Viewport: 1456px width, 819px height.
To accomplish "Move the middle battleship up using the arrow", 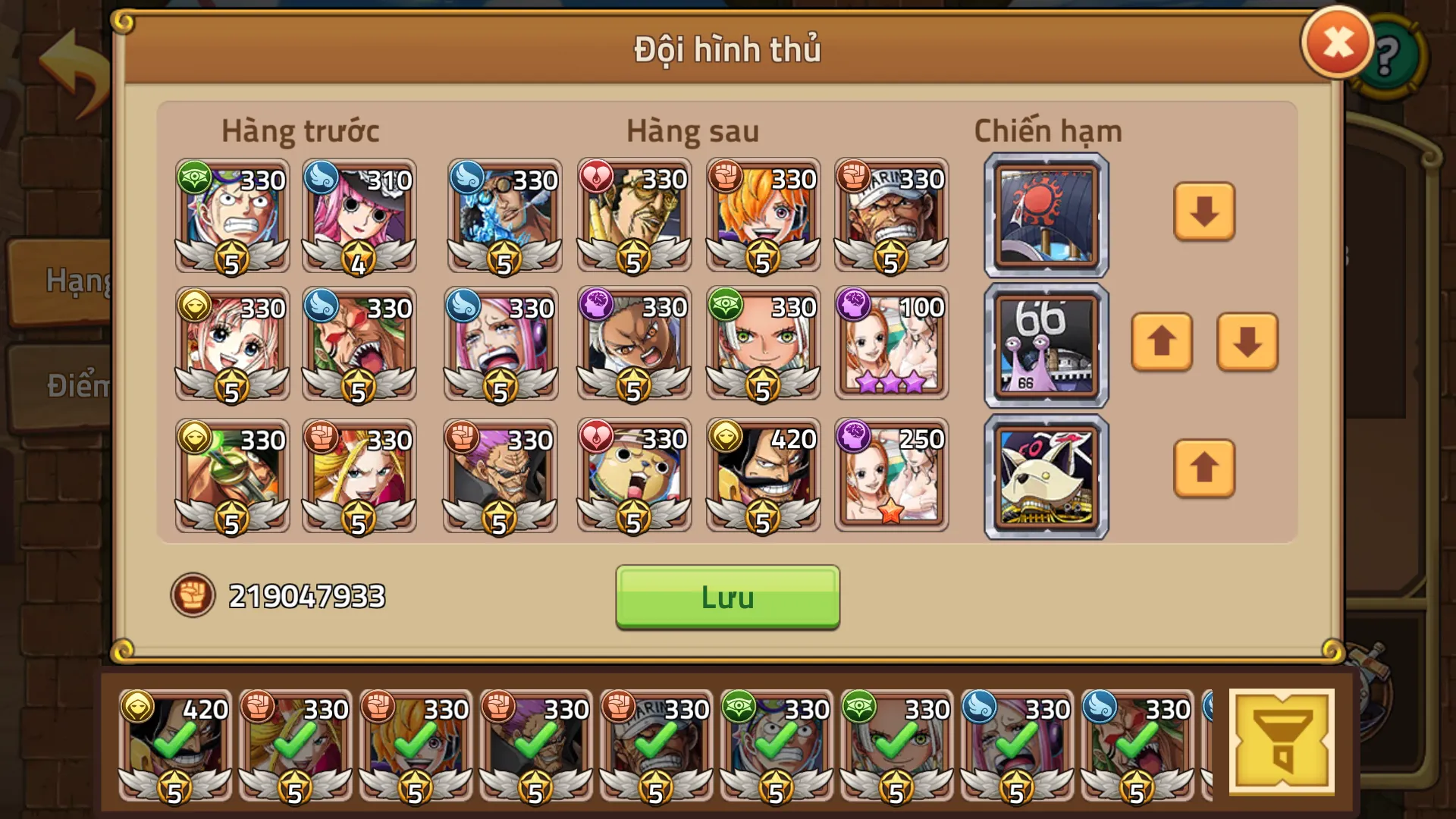I will tap(1161, 343).
